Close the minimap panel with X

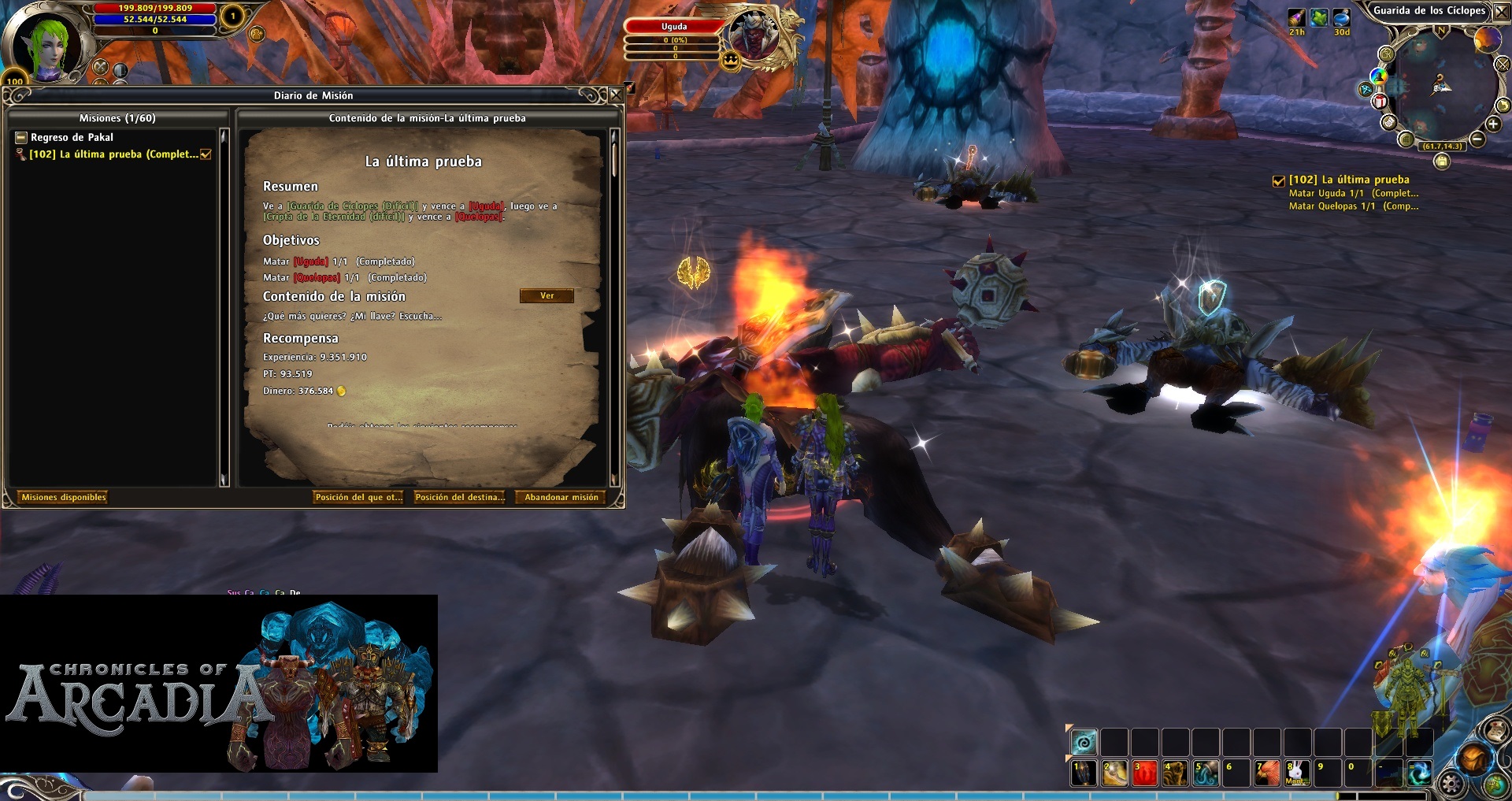(x=1501, y=11)
